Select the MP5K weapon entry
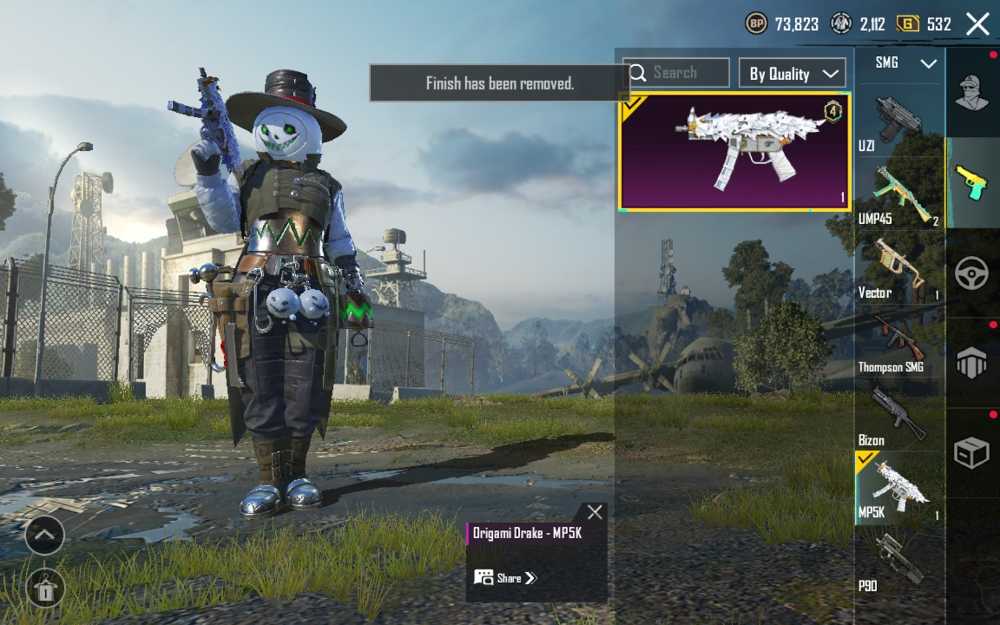The height and width of the screenshot is (625, 1000). point(898,488)
